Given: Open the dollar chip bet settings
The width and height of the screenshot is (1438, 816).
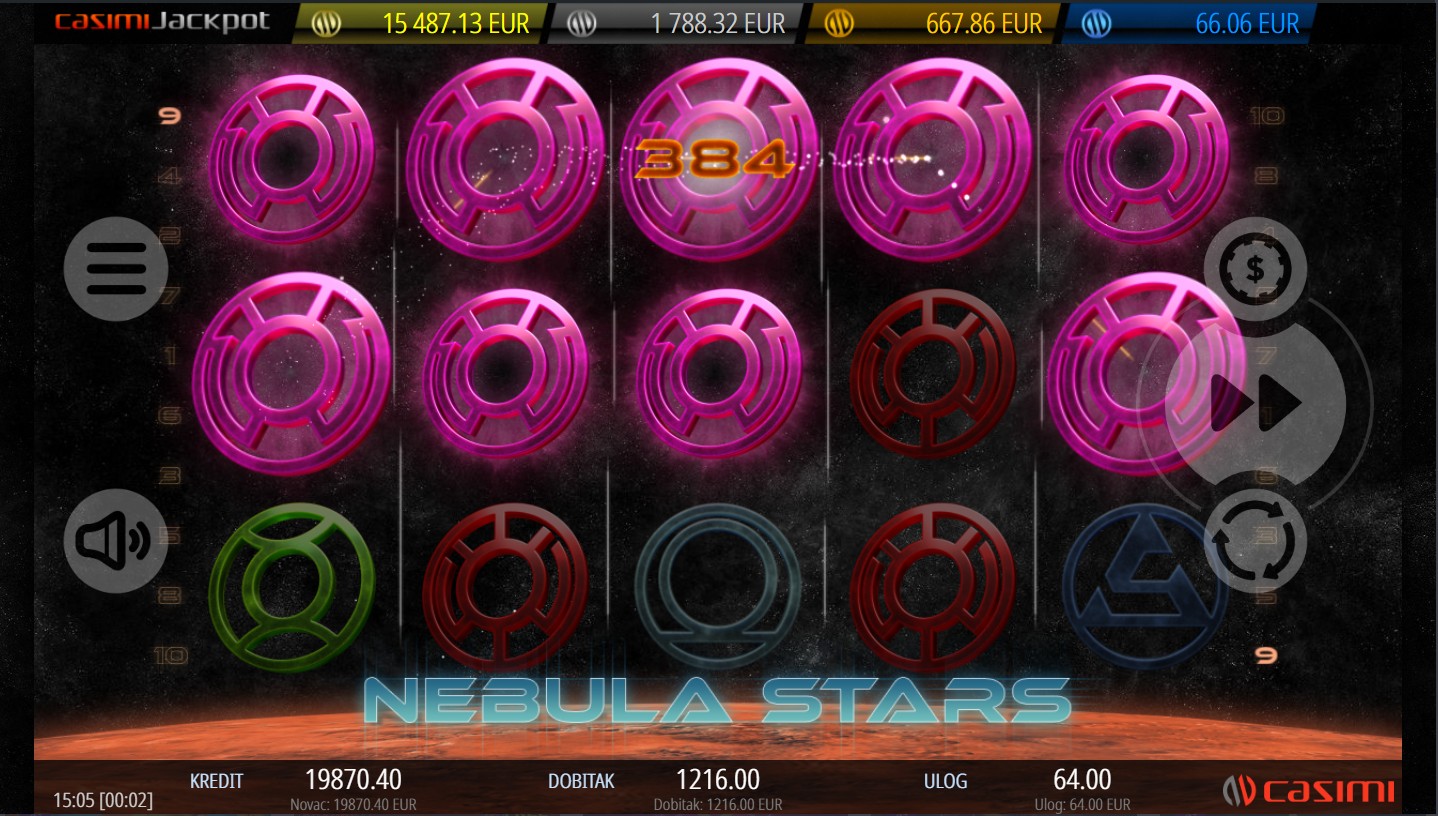Looking at the screenshot, I should (1254, 269).
